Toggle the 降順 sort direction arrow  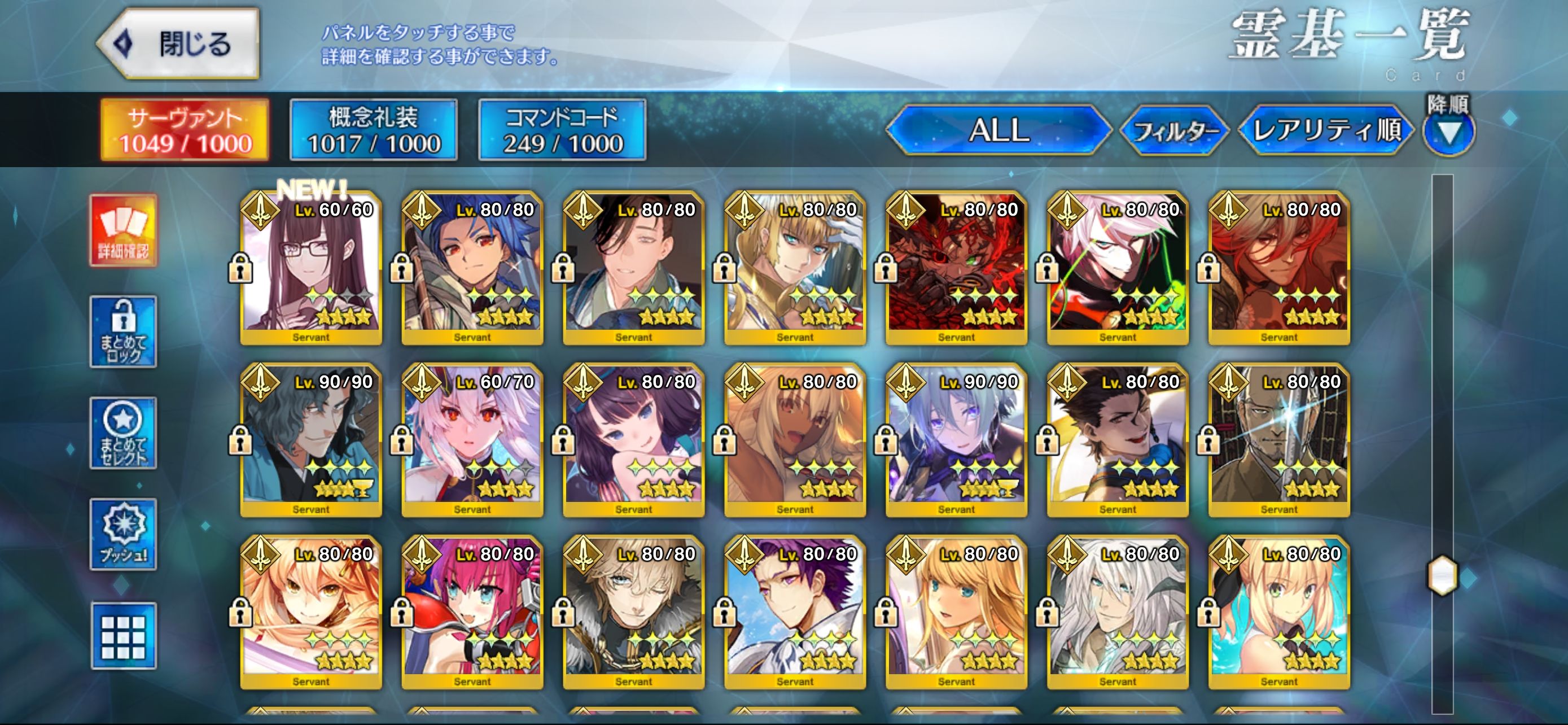1449,132
